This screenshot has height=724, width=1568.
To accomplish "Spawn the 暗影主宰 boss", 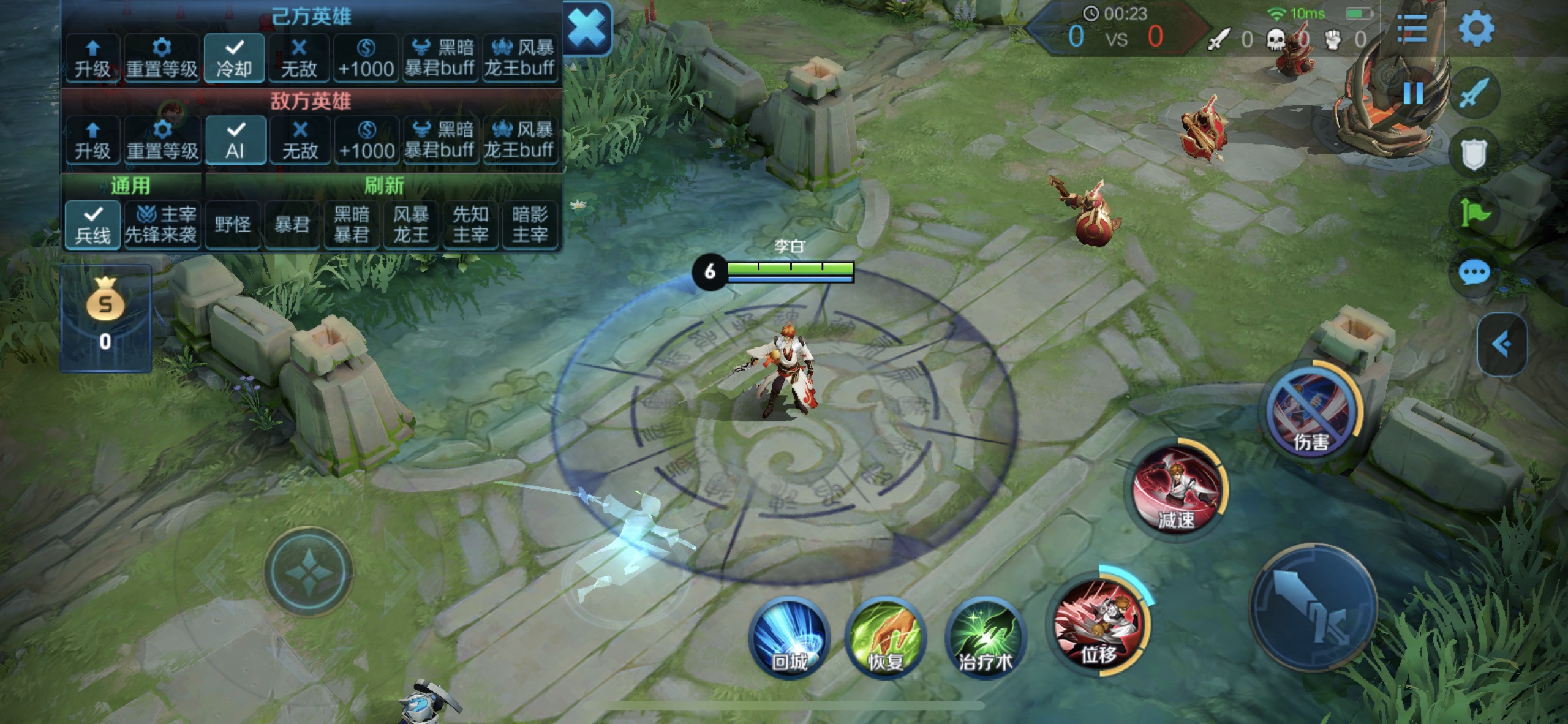I will coord(529,225).
